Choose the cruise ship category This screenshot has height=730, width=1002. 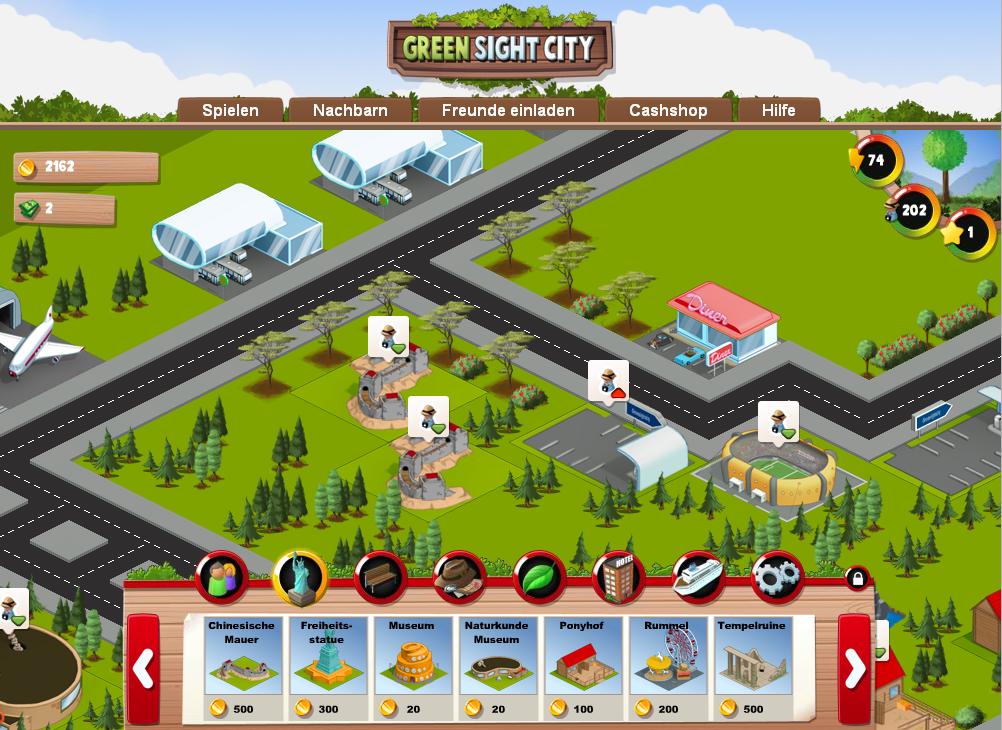click(698, 577)
